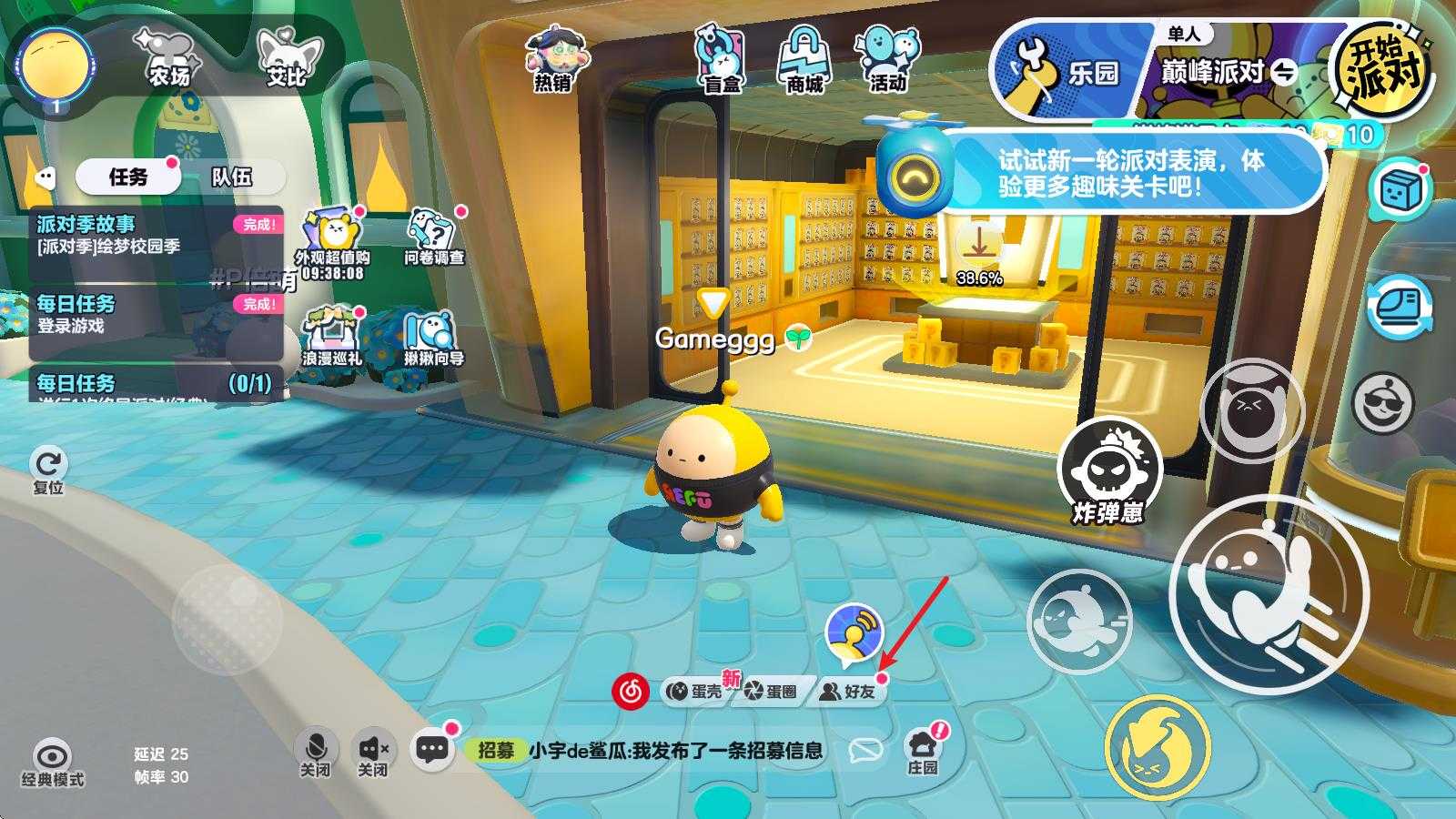Open the 农场 farm icon

(168, 56)
